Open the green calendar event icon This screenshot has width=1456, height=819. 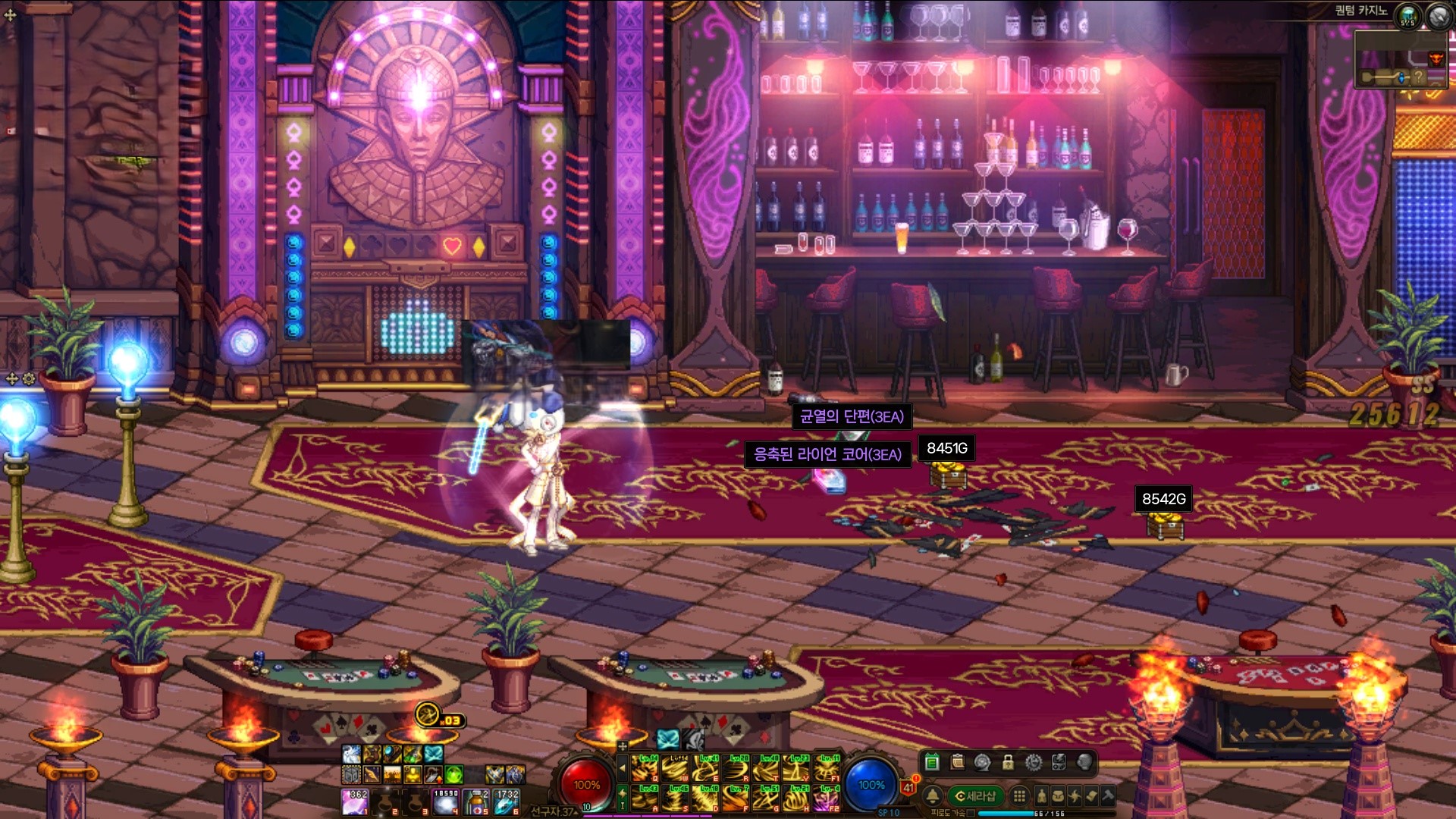point(932,762)
